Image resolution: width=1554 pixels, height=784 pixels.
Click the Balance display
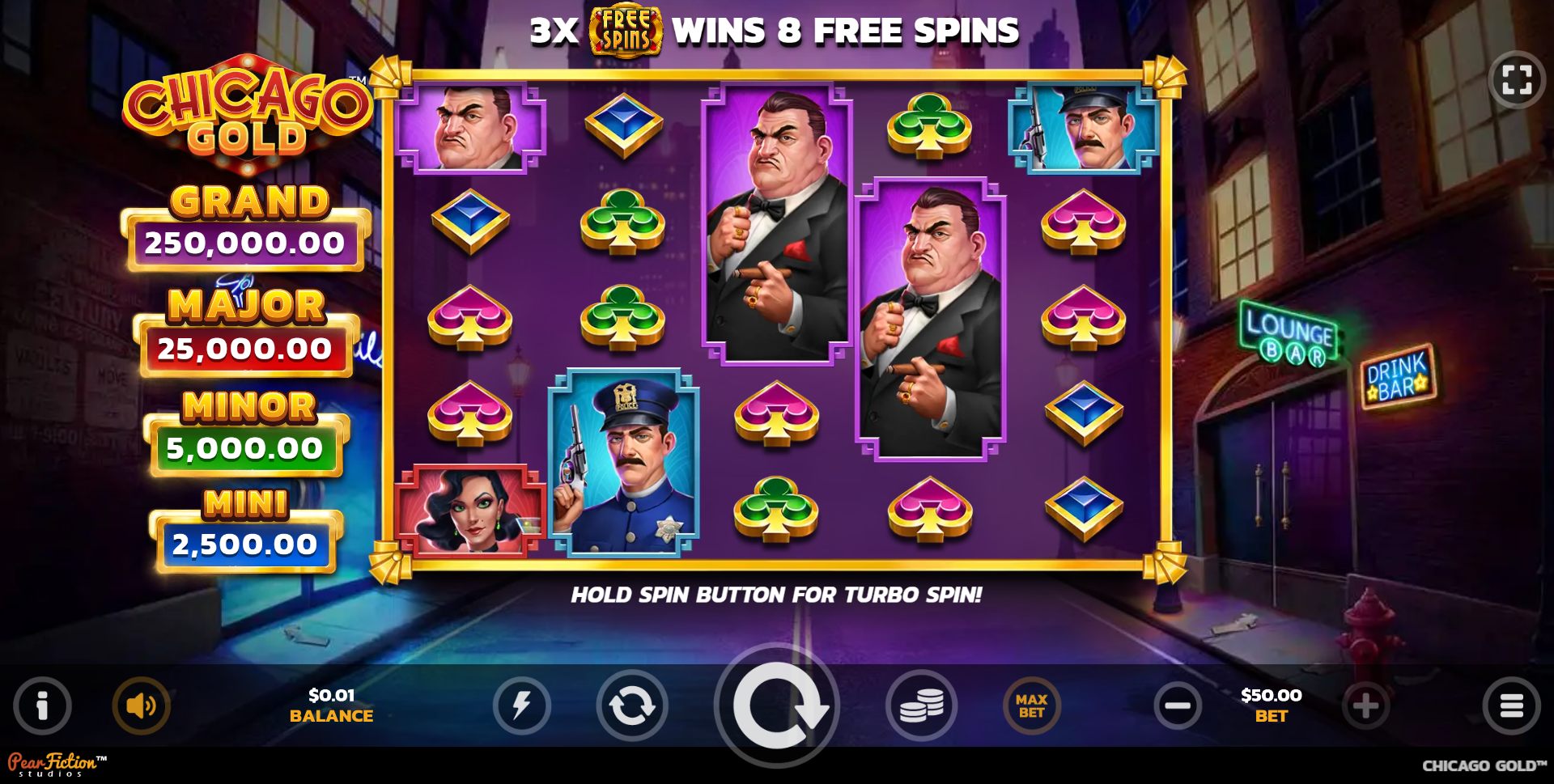pos(331,706)
